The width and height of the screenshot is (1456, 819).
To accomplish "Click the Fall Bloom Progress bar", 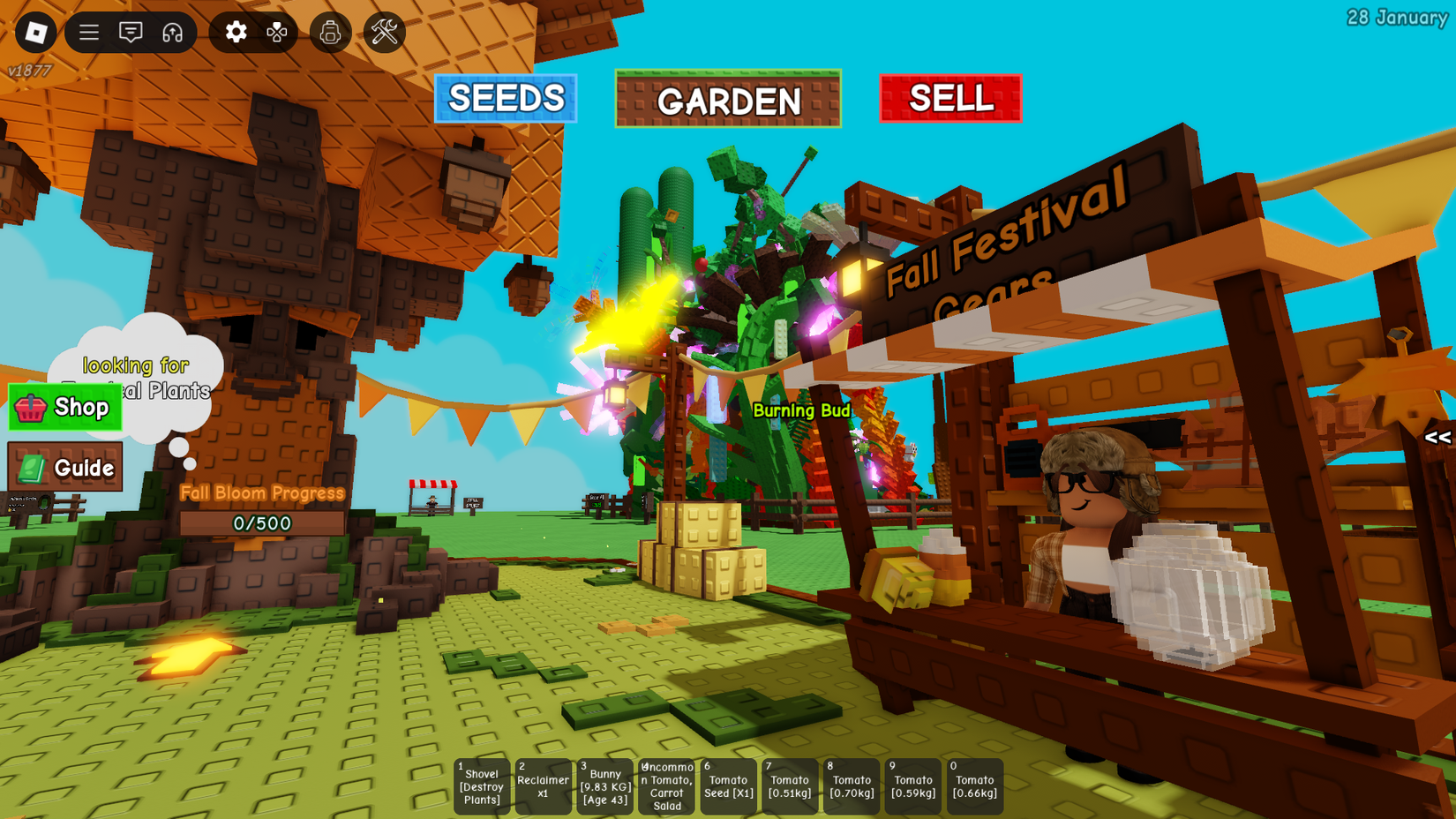I will coord(261,522).
